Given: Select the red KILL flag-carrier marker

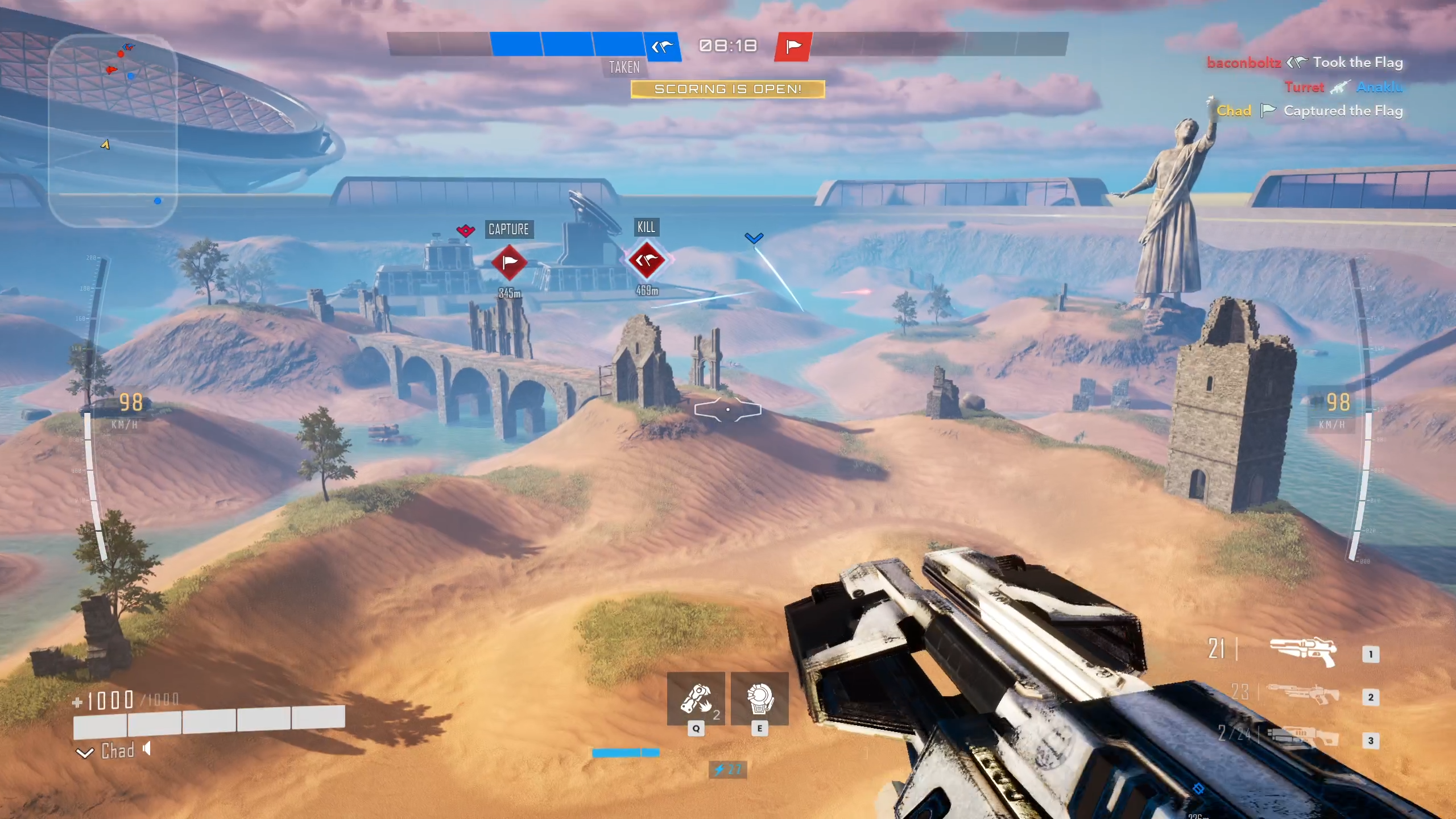Looking at the screenshot, I should [x=647, y=260].
